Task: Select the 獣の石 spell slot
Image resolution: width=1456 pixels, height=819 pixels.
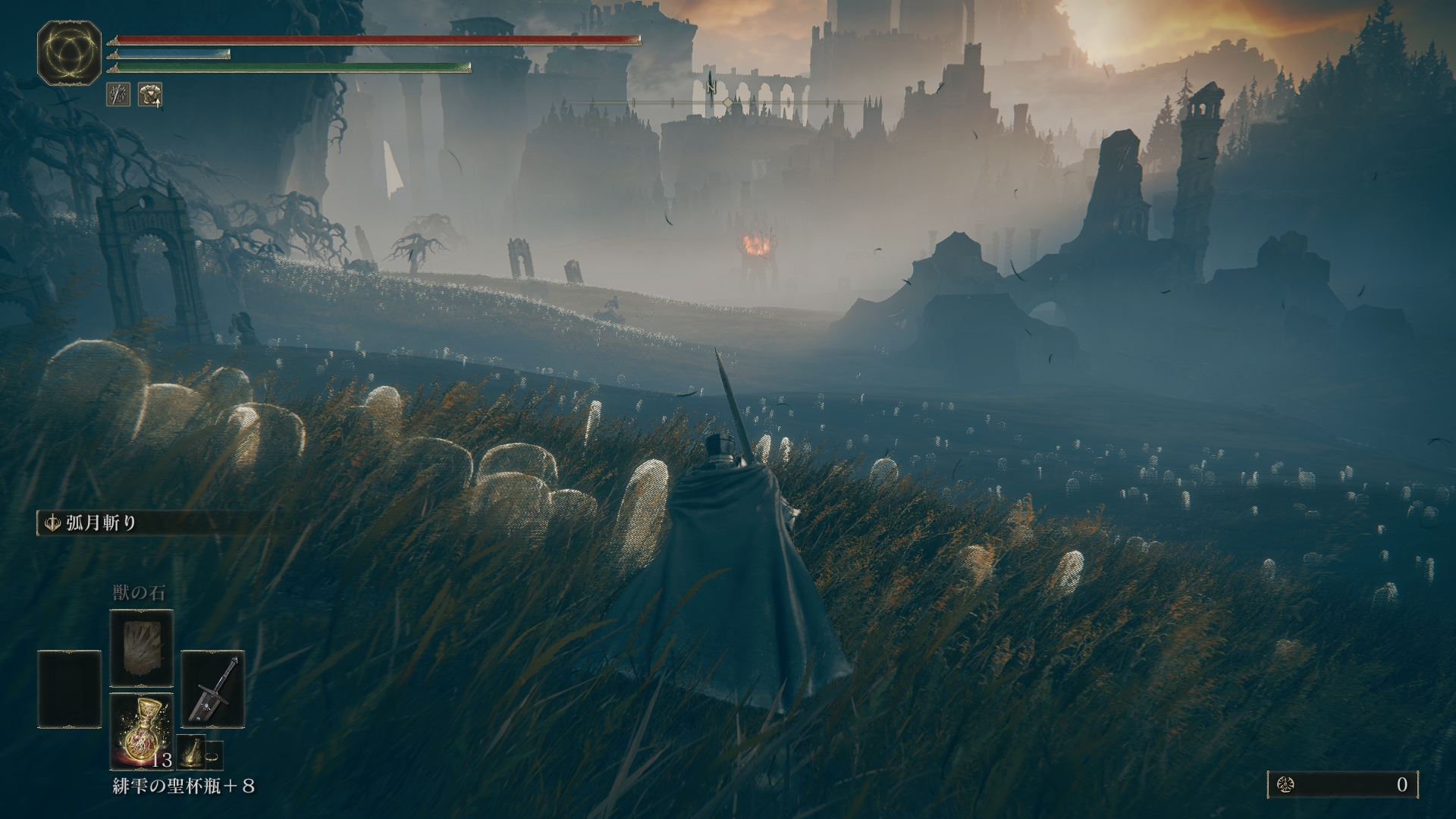Action: [x=142, y=648]
